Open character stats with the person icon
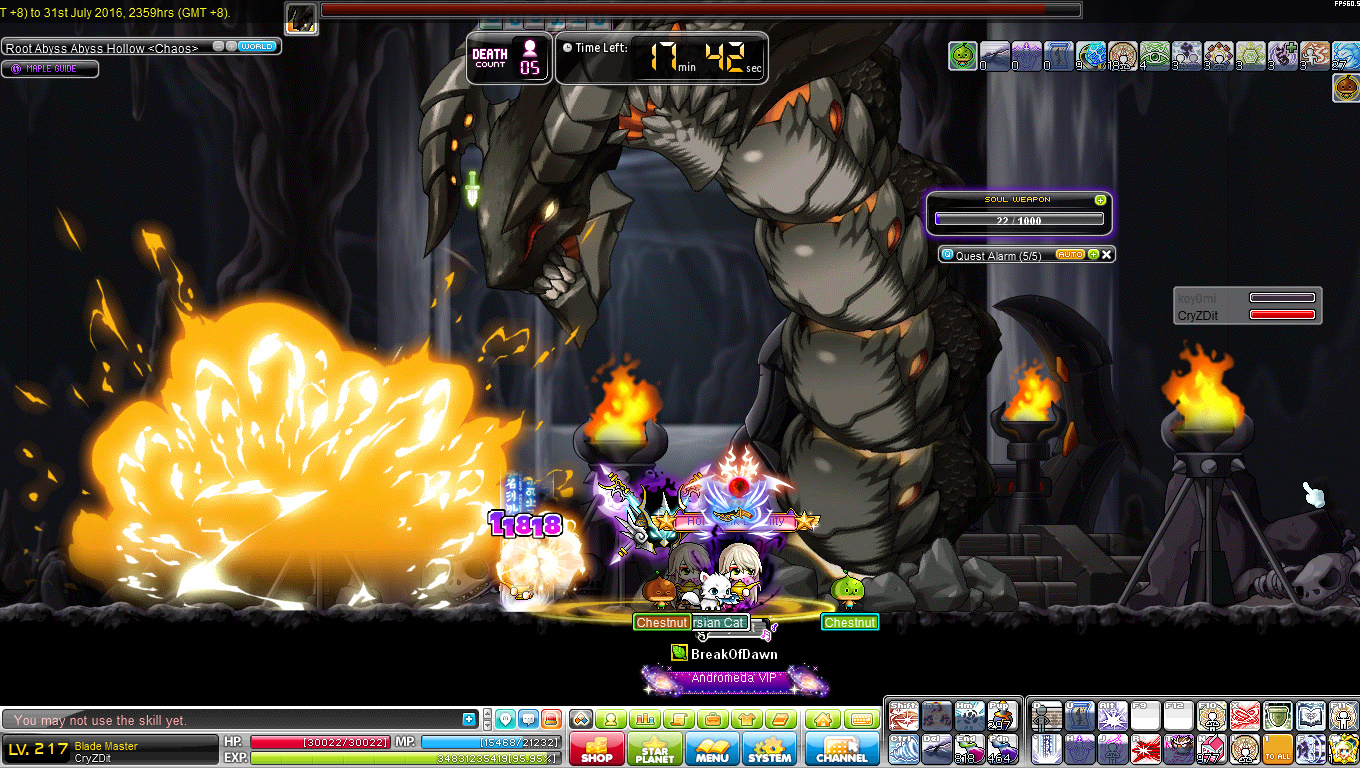The height and width of the screenshot is (768, 1360). pyautogui.click(x=611, y=718)
